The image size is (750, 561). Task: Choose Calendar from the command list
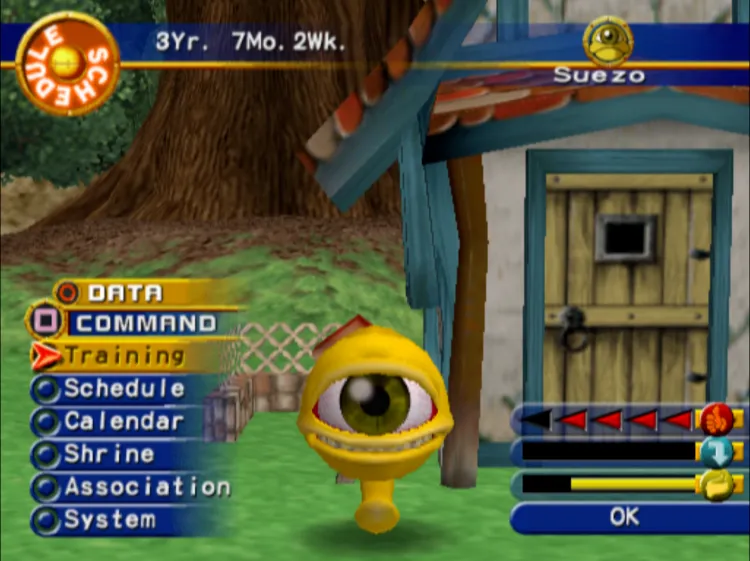click(124, 422)
